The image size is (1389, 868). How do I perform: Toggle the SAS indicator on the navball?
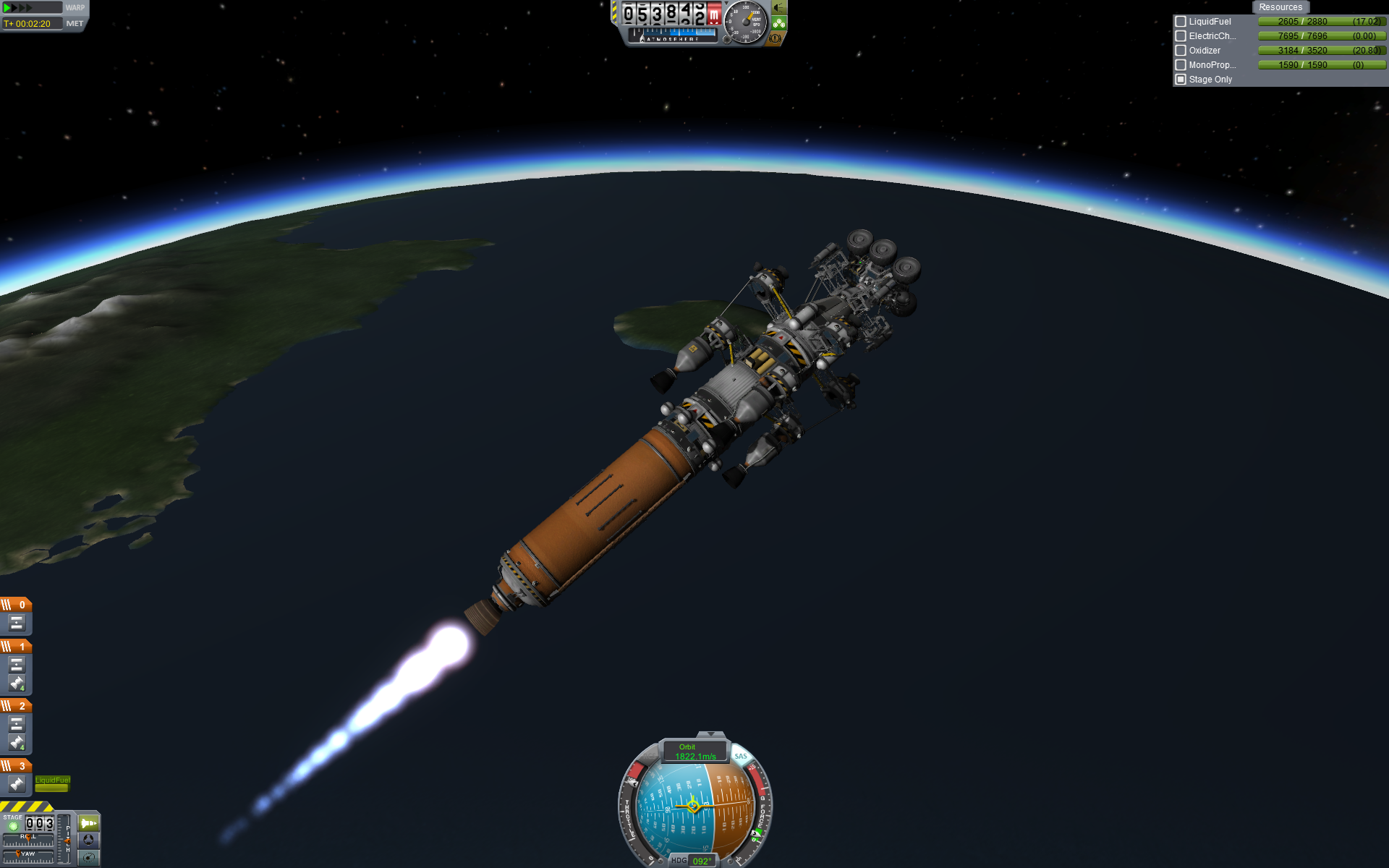740,757
